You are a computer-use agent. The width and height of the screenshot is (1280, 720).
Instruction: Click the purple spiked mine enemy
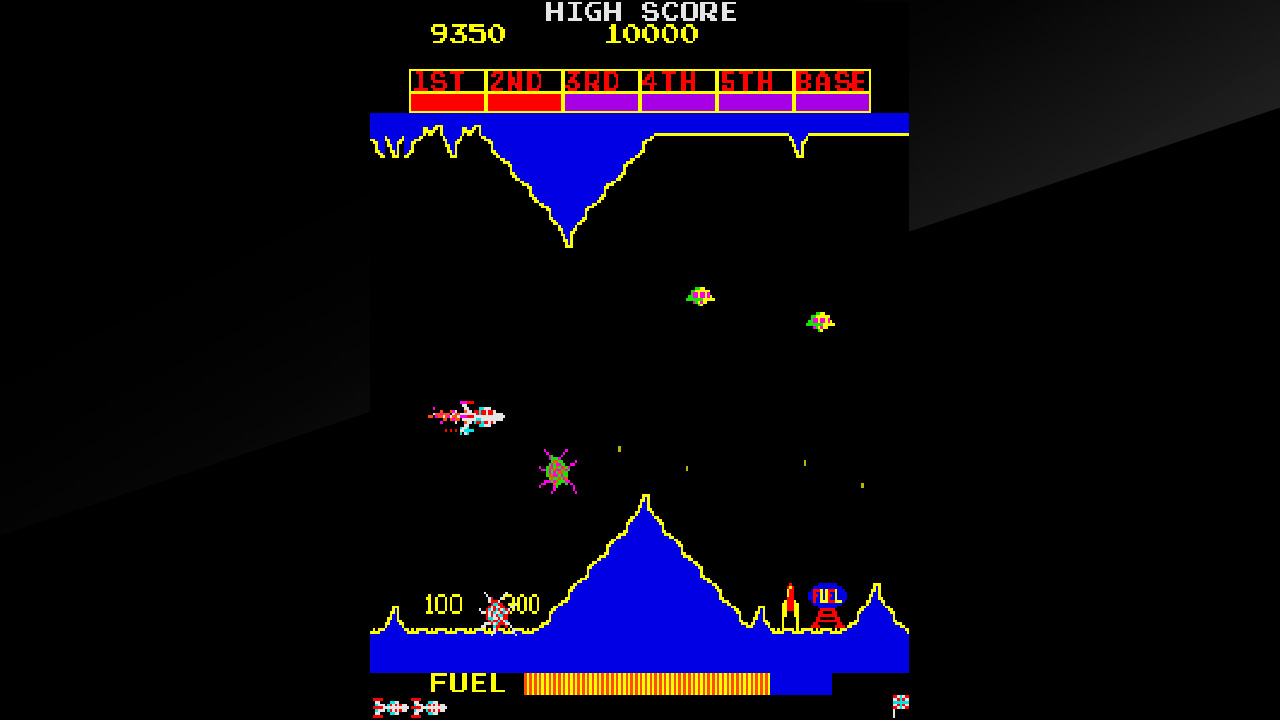click(558, 470)
